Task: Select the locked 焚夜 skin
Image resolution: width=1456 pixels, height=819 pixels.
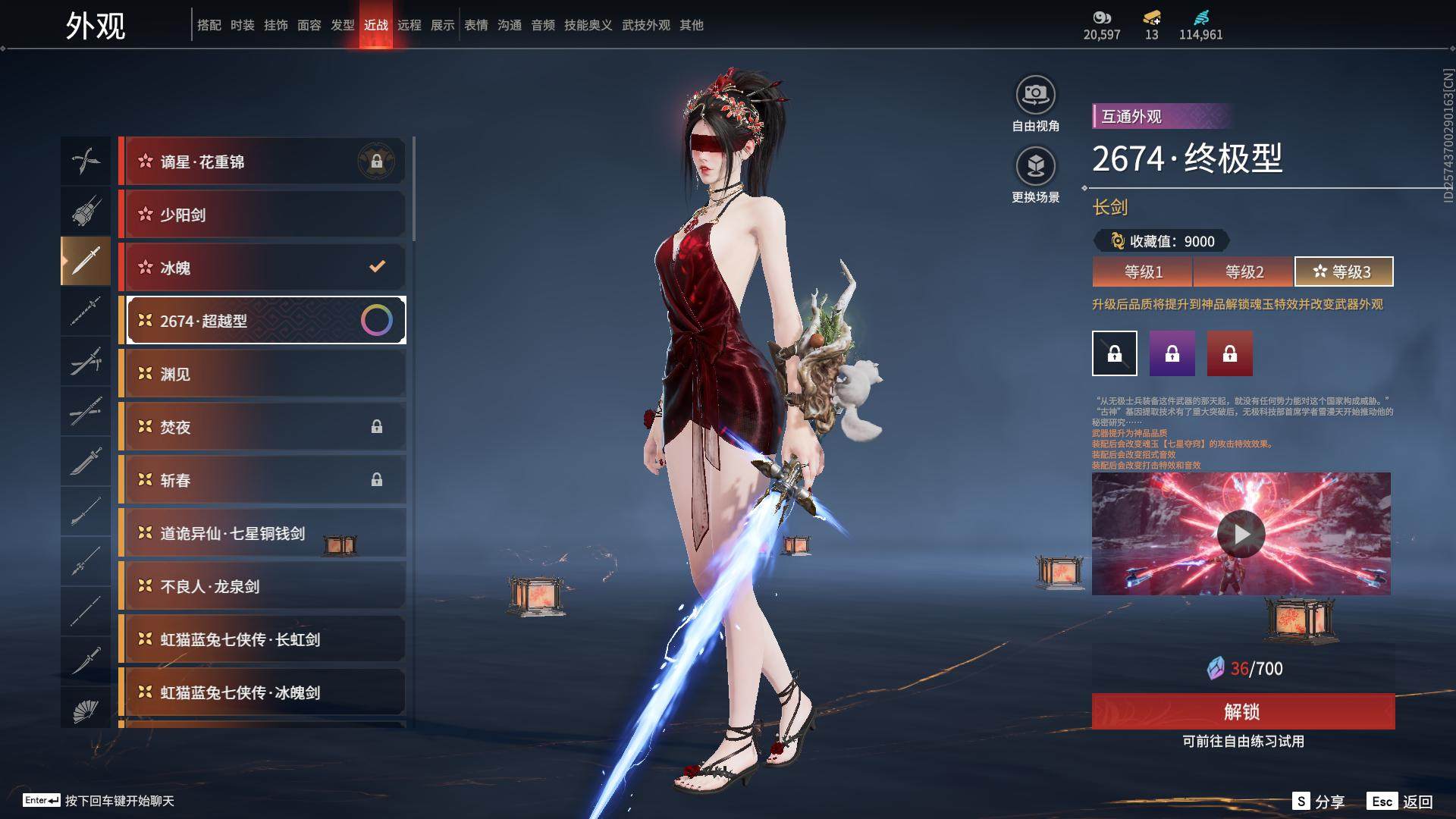Action: (262, 427)
